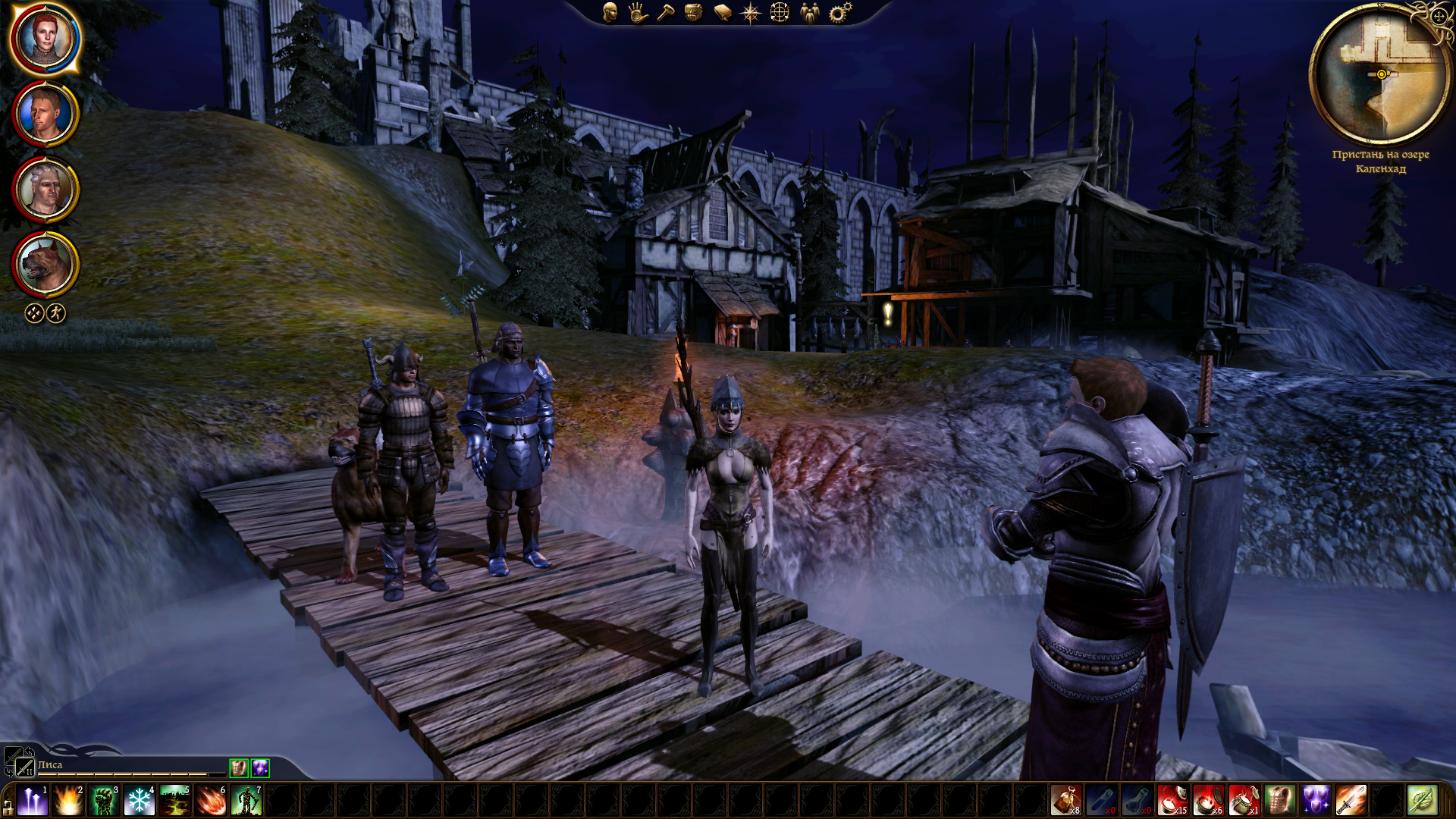Open the journal book icon
This screenshot has height=819, width=1456.
coord(722,12)
